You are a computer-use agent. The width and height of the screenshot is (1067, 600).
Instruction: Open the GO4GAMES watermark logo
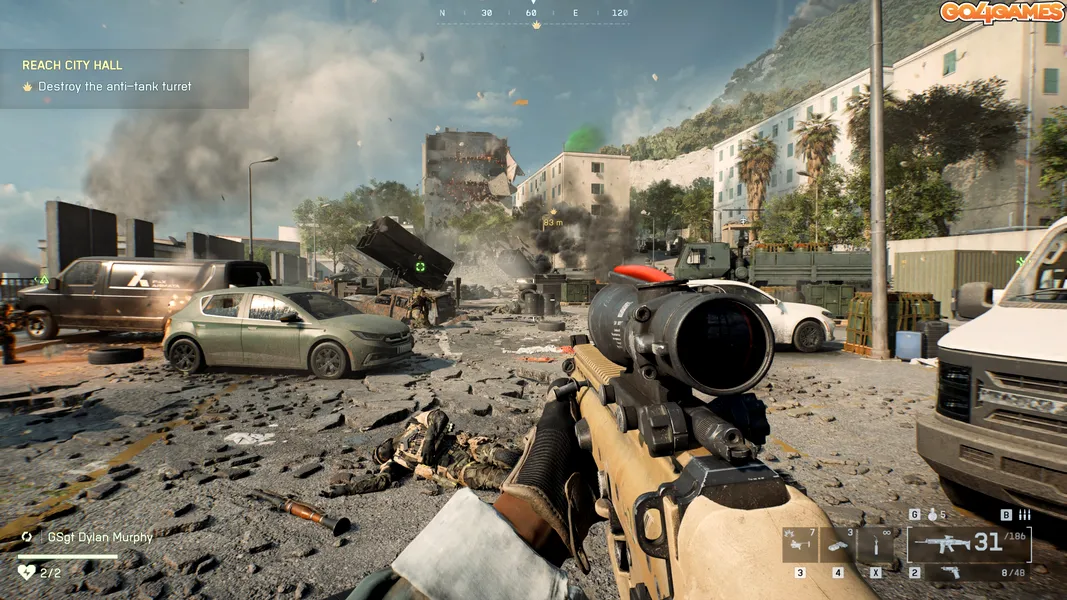1000,12
